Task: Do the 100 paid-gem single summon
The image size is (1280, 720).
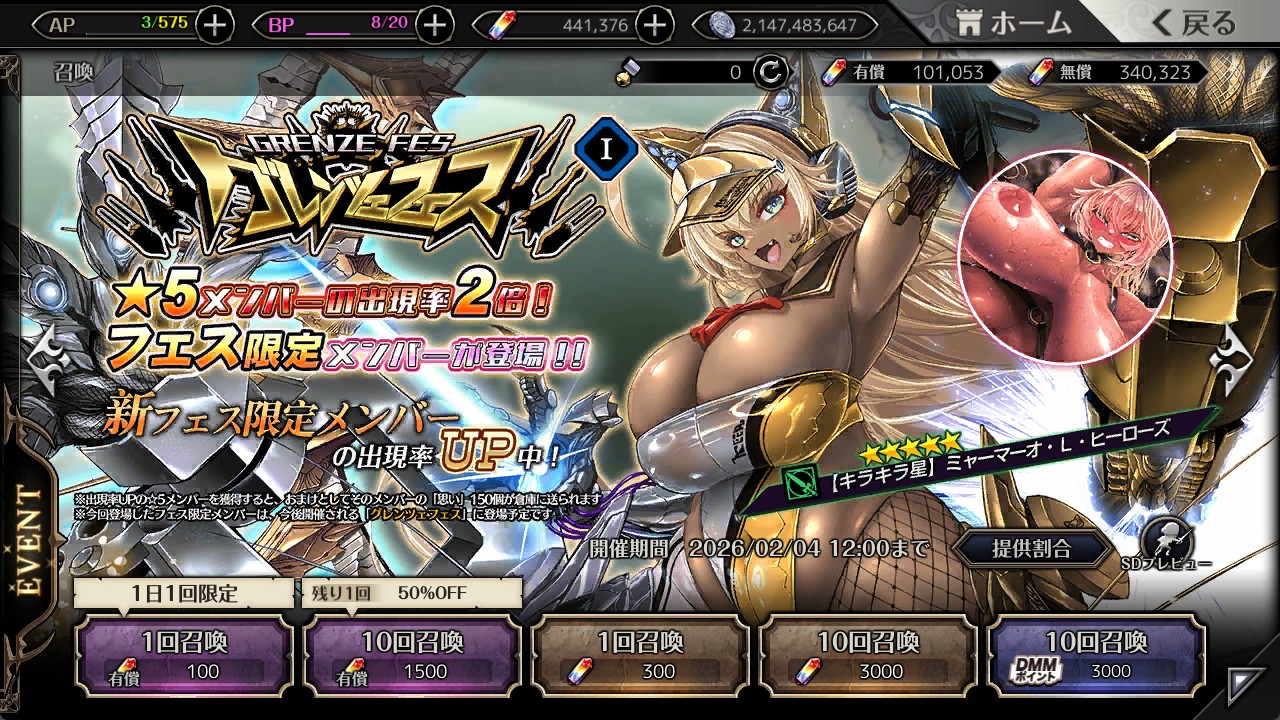Action: [x=184, y=656]
